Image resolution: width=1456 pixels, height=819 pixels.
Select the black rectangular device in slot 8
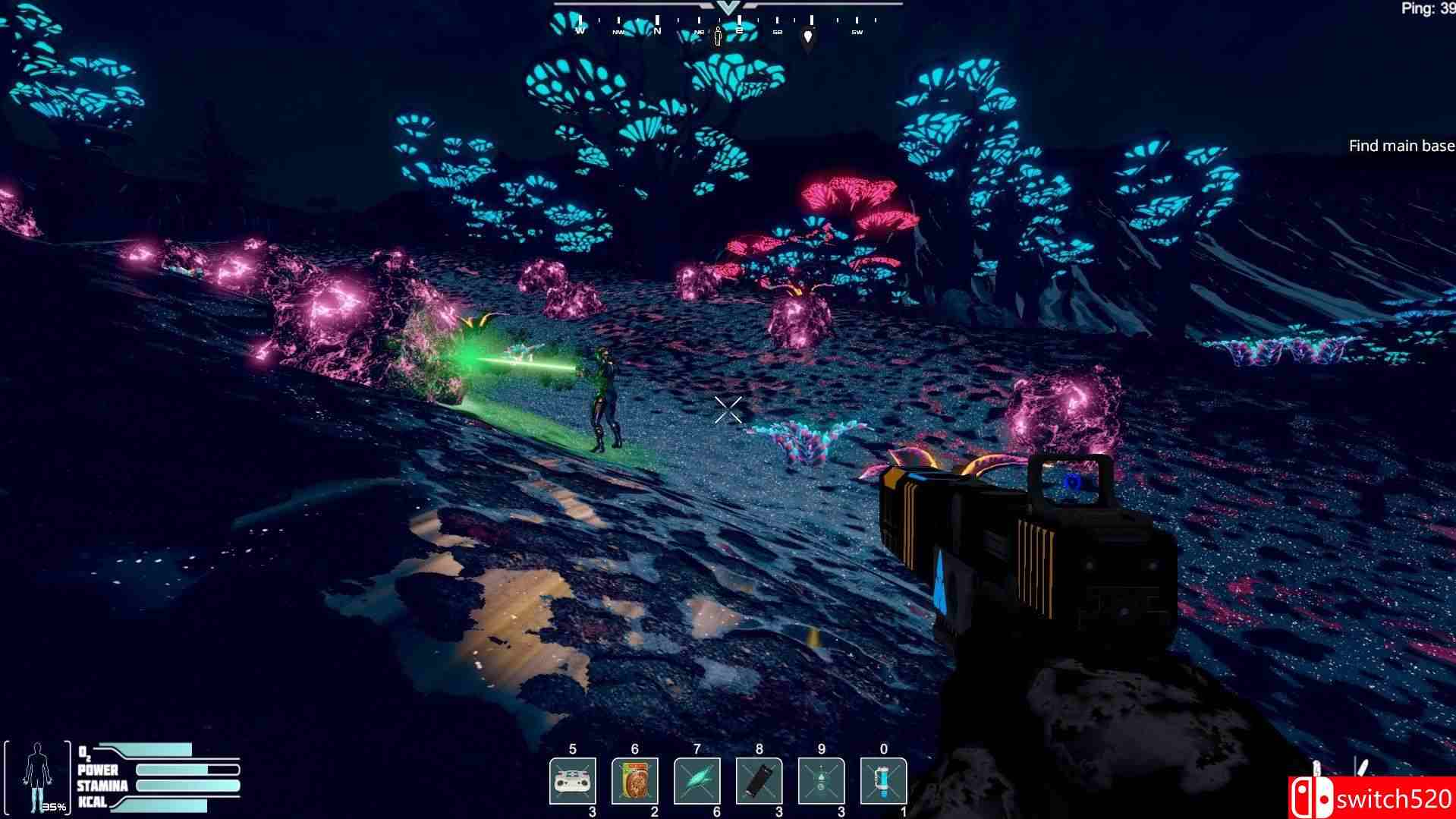click(x=759, y=780)
